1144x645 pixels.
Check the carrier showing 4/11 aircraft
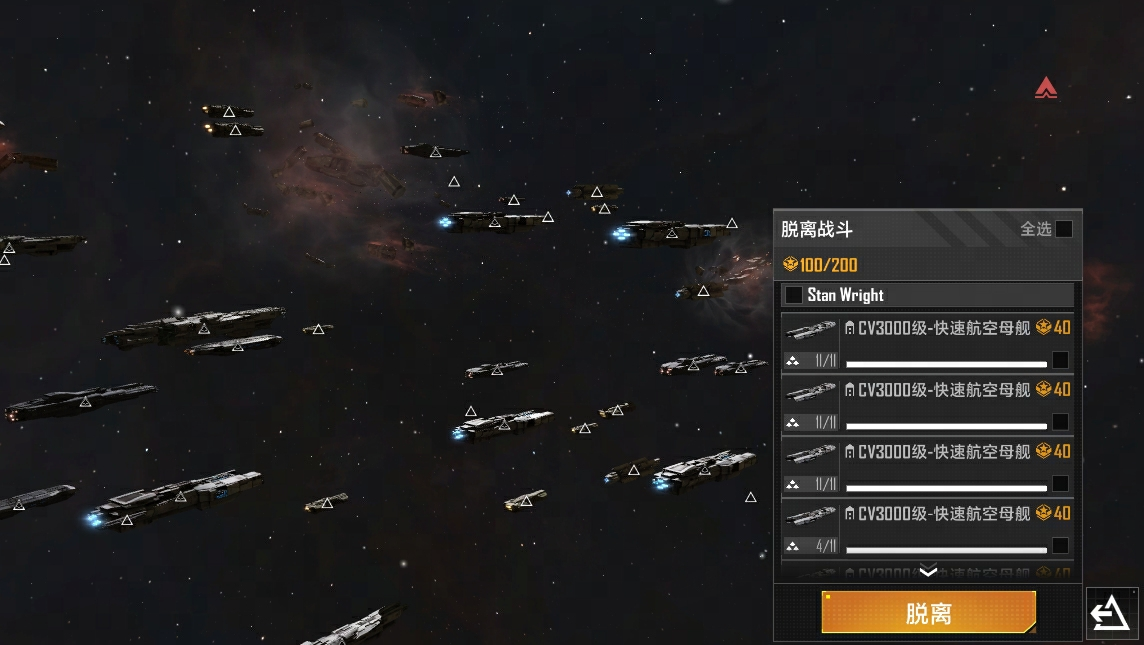1060,546
